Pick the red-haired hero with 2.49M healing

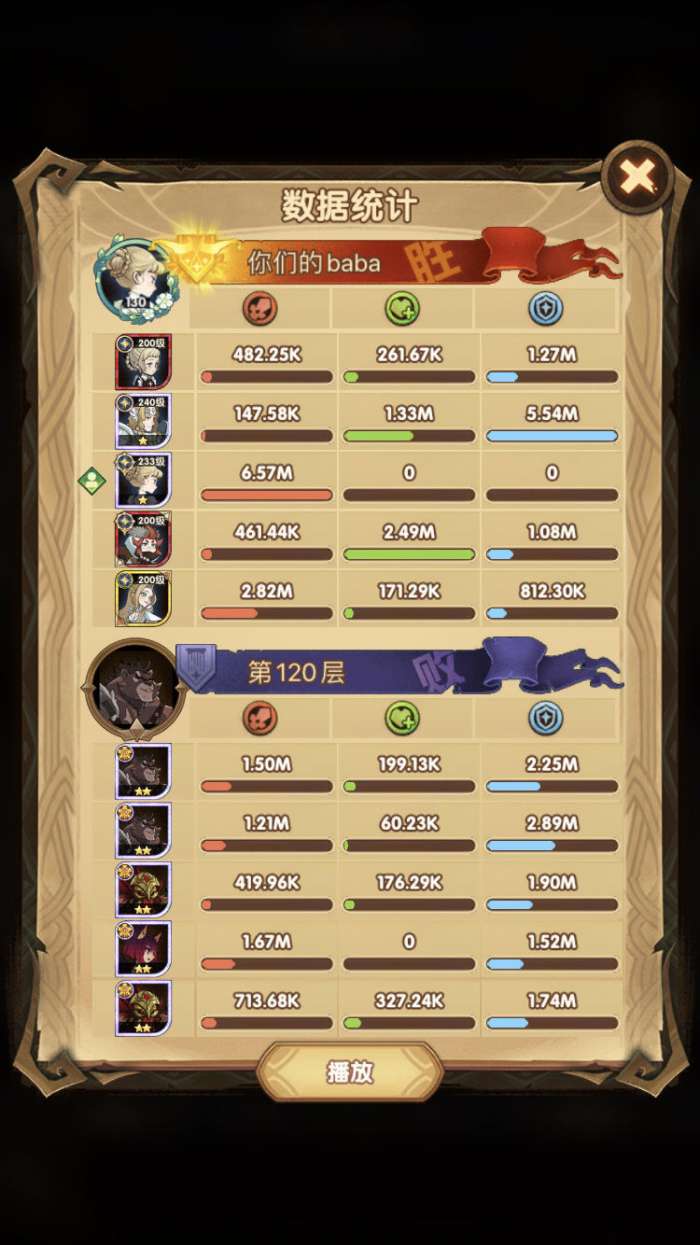144,539
